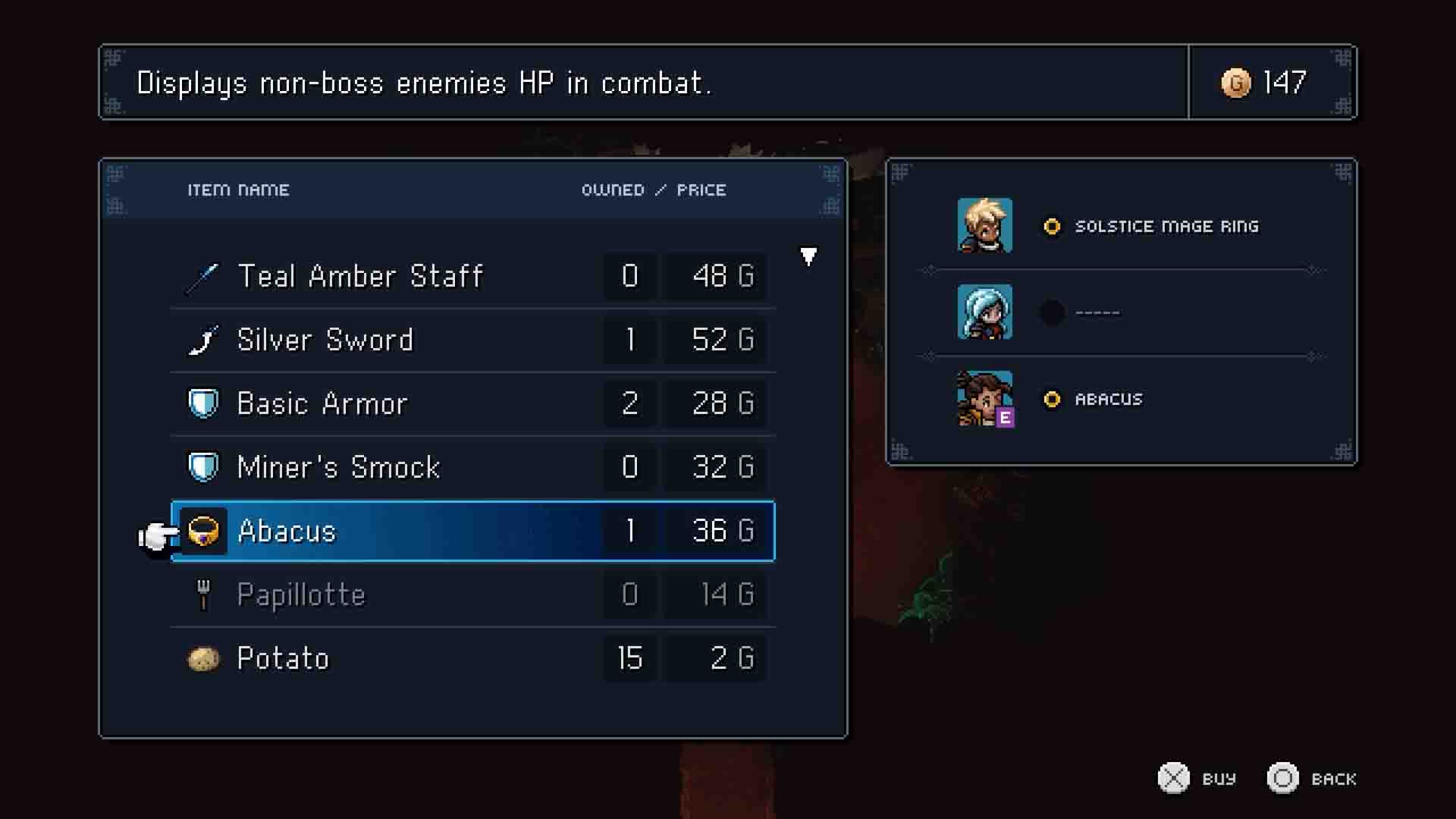Choose the brown-haired character with E badge
This screenshot has height=819, width=1456.
984,398
